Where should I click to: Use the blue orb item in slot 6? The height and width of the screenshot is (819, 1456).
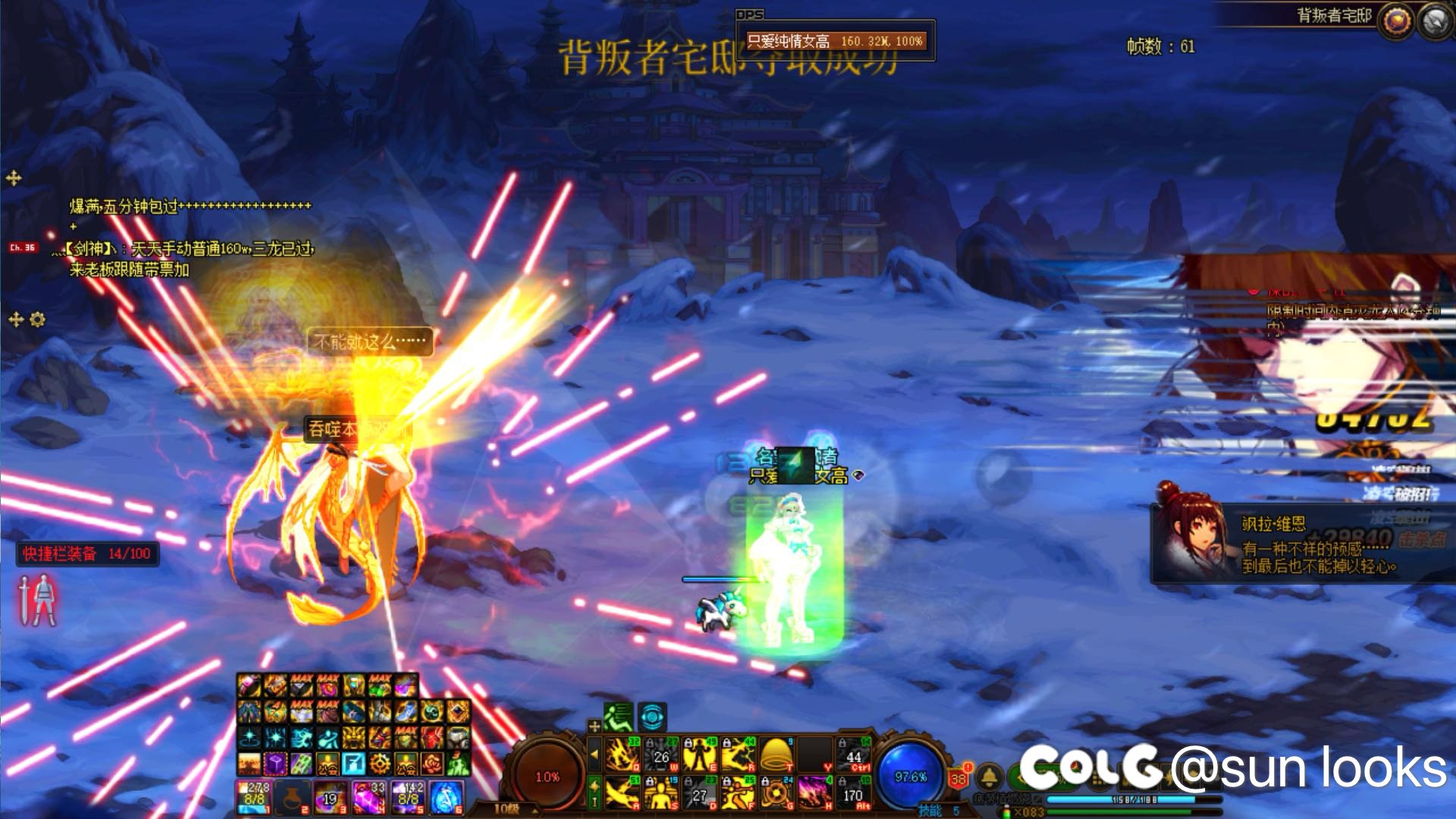447,798
